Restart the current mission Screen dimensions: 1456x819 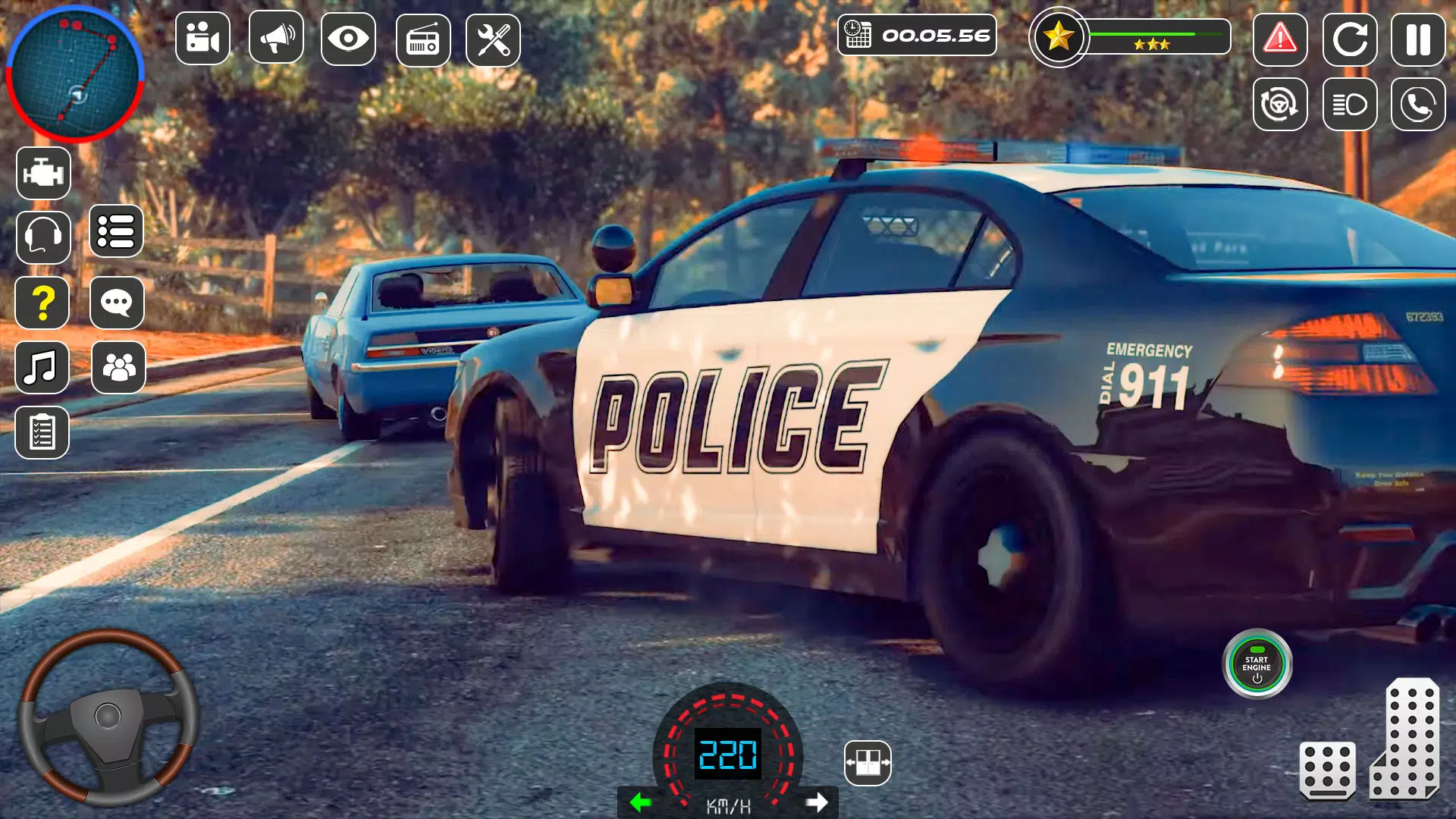coord(1349,39)
